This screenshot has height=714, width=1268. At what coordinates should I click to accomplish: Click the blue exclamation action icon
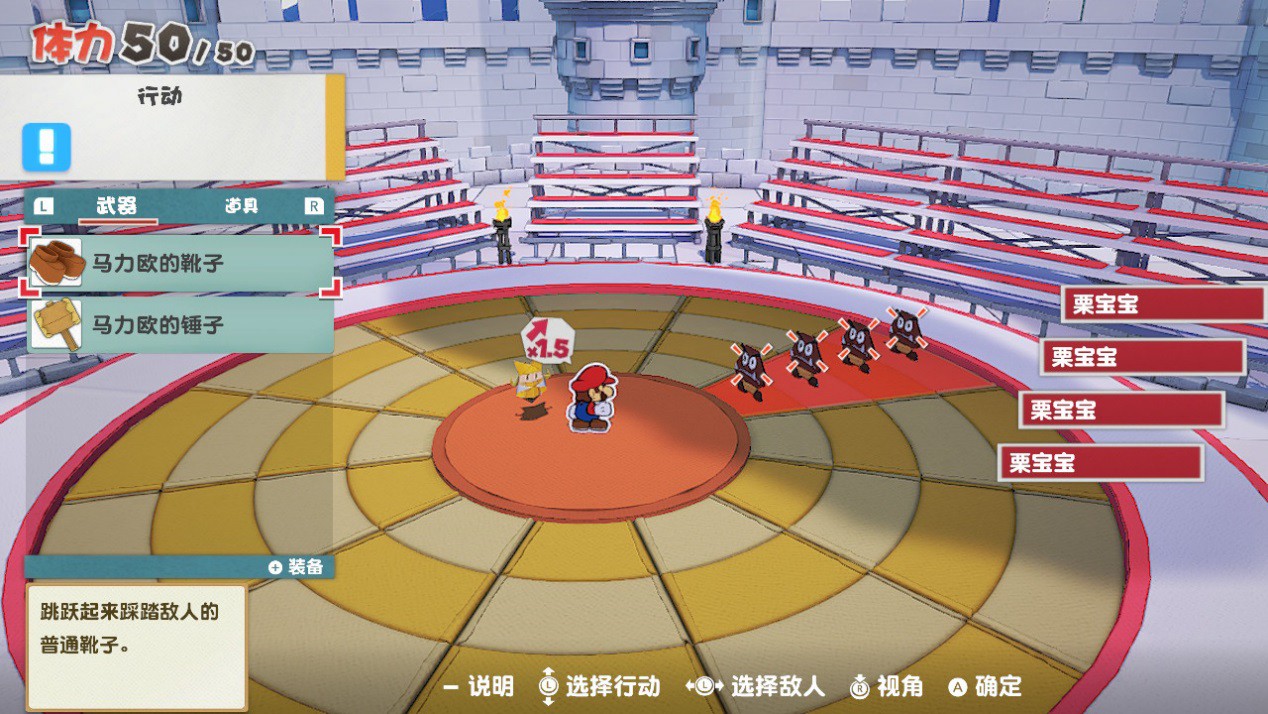tap(47, 147)
